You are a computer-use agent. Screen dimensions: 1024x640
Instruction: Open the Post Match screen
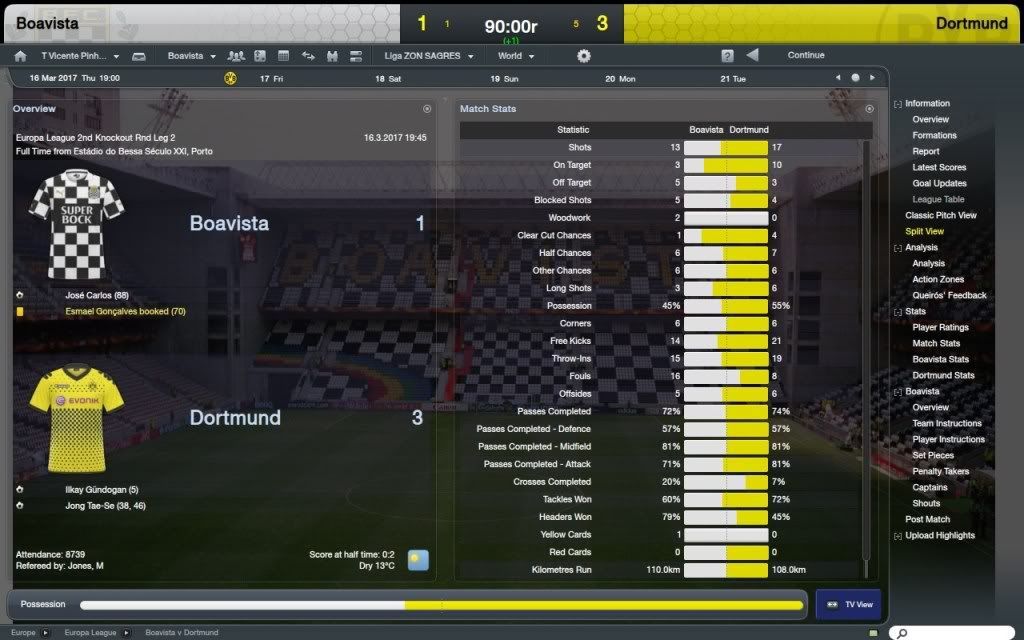927,520
